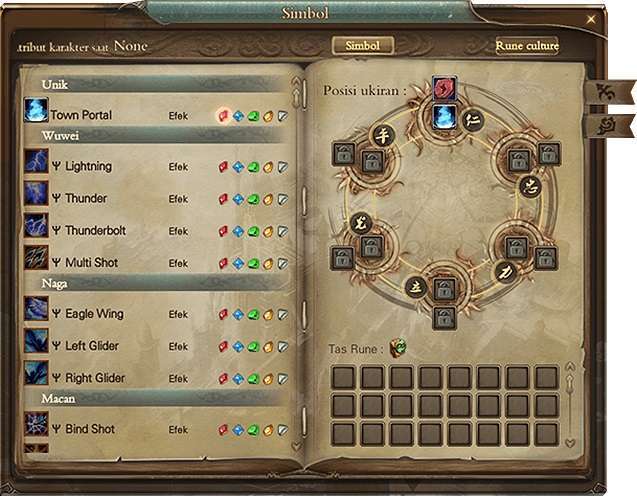Close the Simbol window
This screenshot has height=496, width=637.
tap(591, 19)
